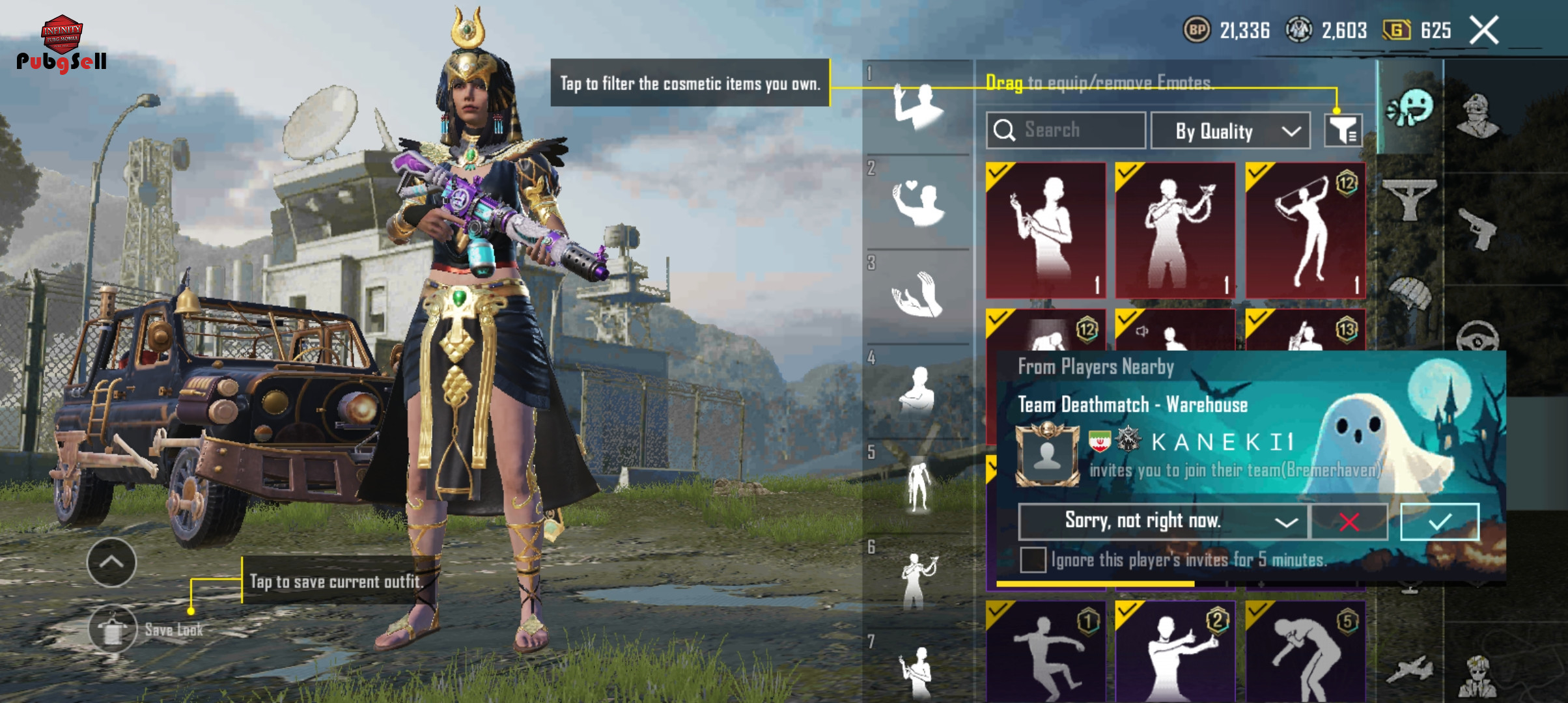Select emote slot 3 clapping hands

tap(918, 296)
